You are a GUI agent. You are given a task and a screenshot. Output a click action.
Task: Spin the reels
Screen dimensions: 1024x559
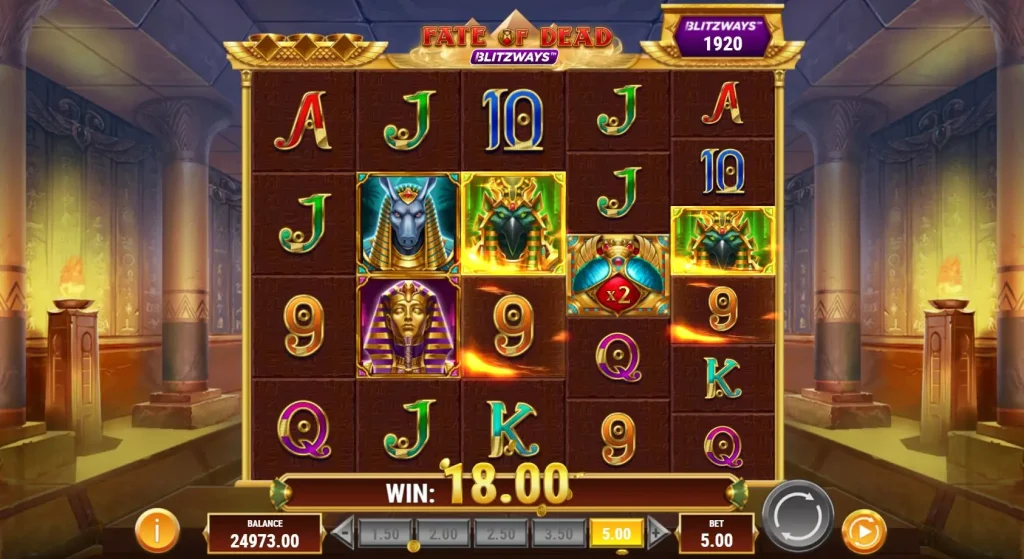click(x=797, y=516)
